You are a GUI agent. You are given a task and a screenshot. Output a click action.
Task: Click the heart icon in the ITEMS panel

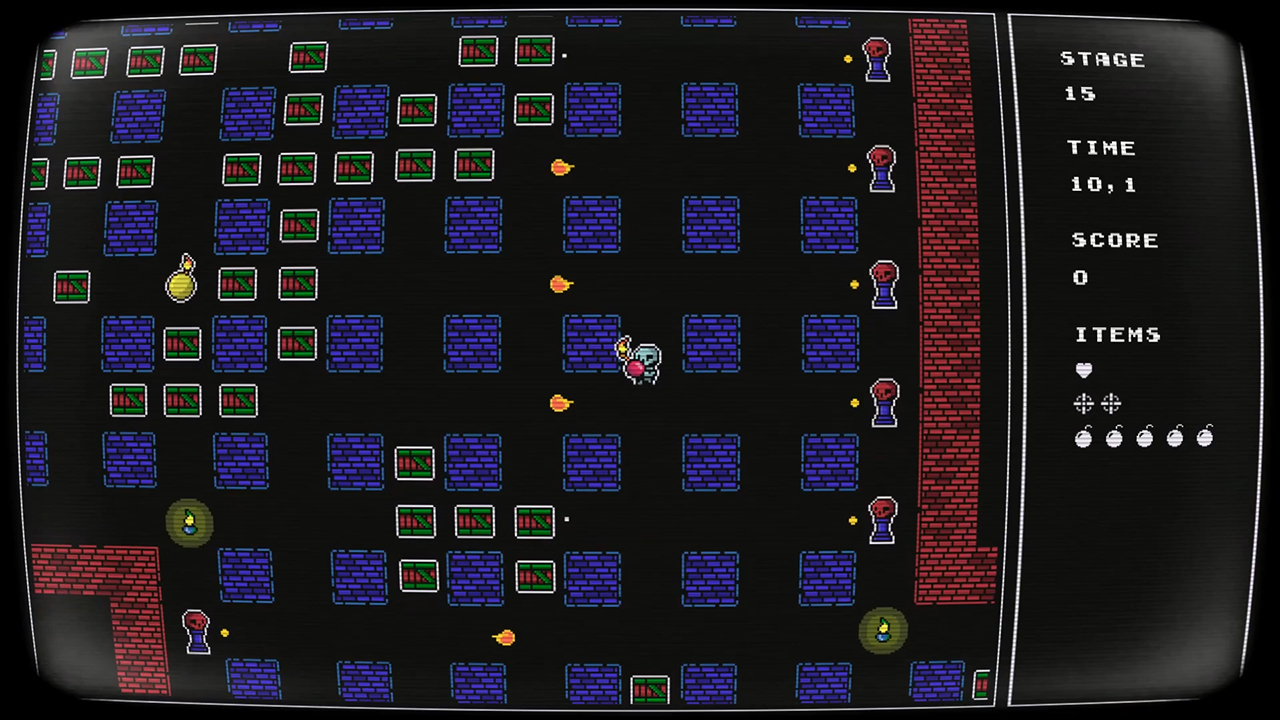point(1084,370)
